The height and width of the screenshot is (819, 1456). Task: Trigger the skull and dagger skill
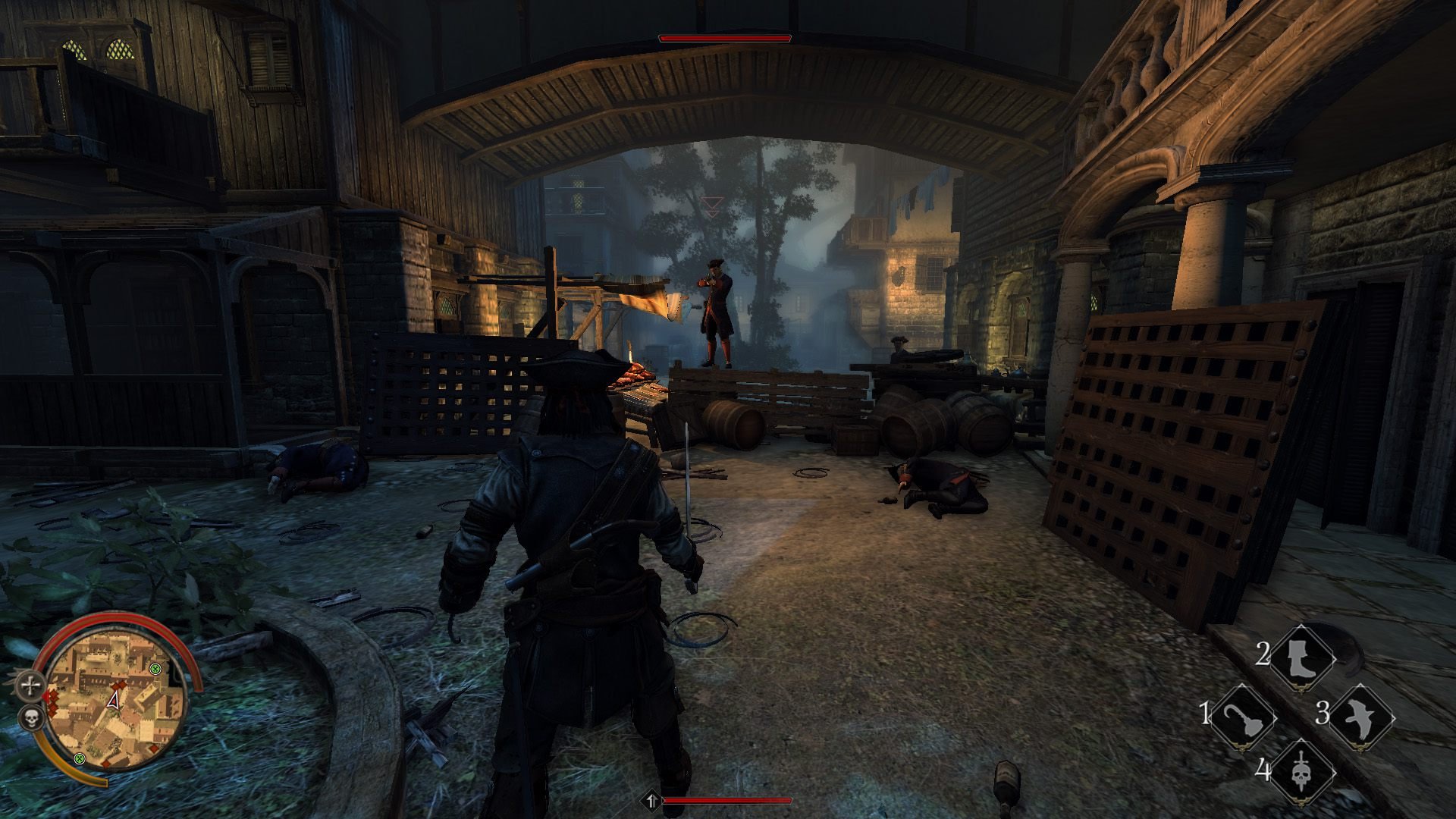pos(1301,773)
